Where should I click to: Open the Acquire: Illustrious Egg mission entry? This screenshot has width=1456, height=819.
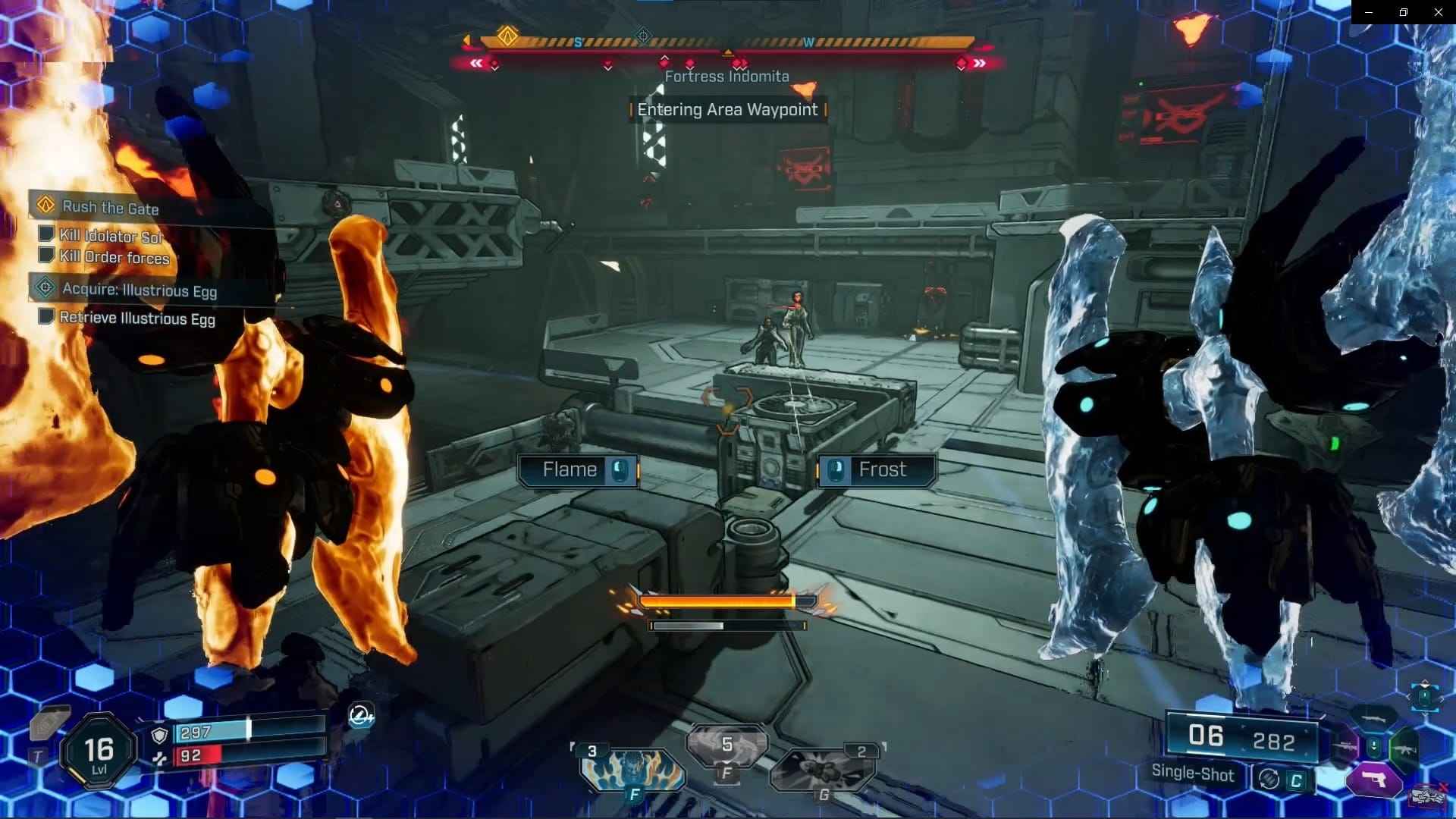[139, 290]
